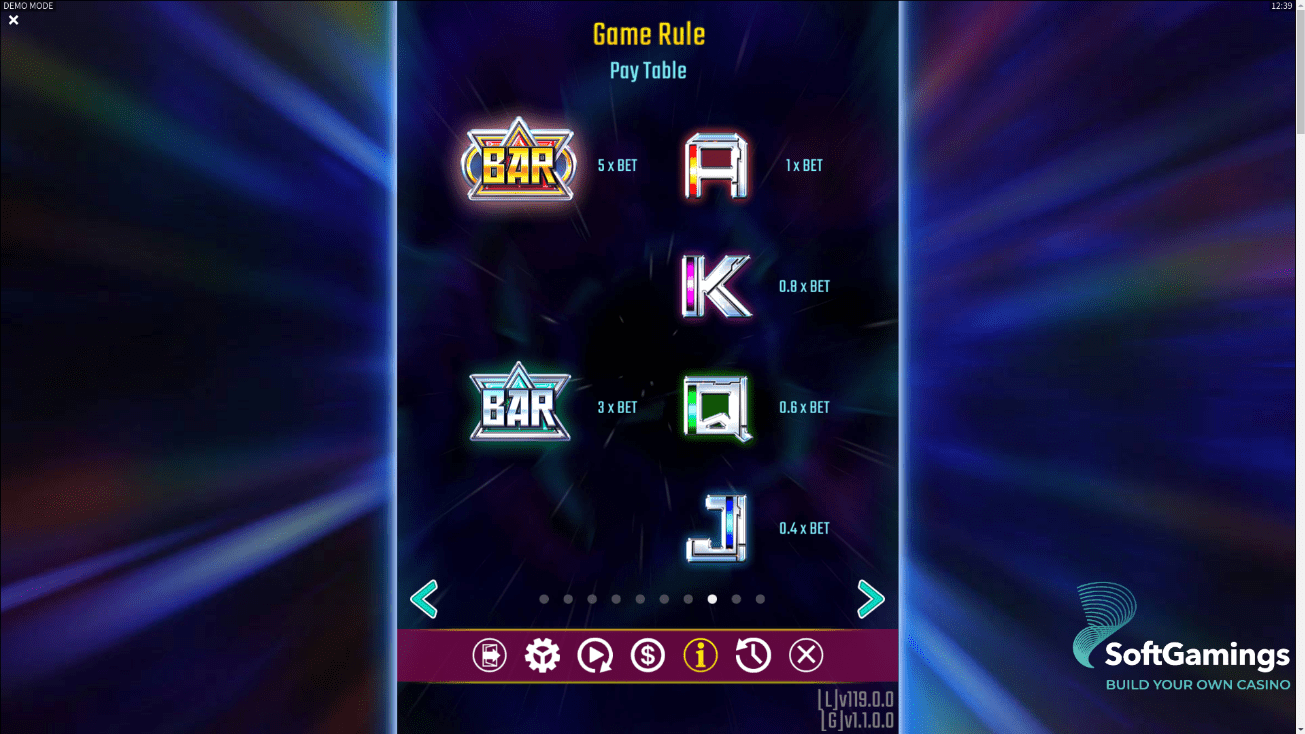
Task: Close demo mode with top-left X
Action: [x=14, y=20]
